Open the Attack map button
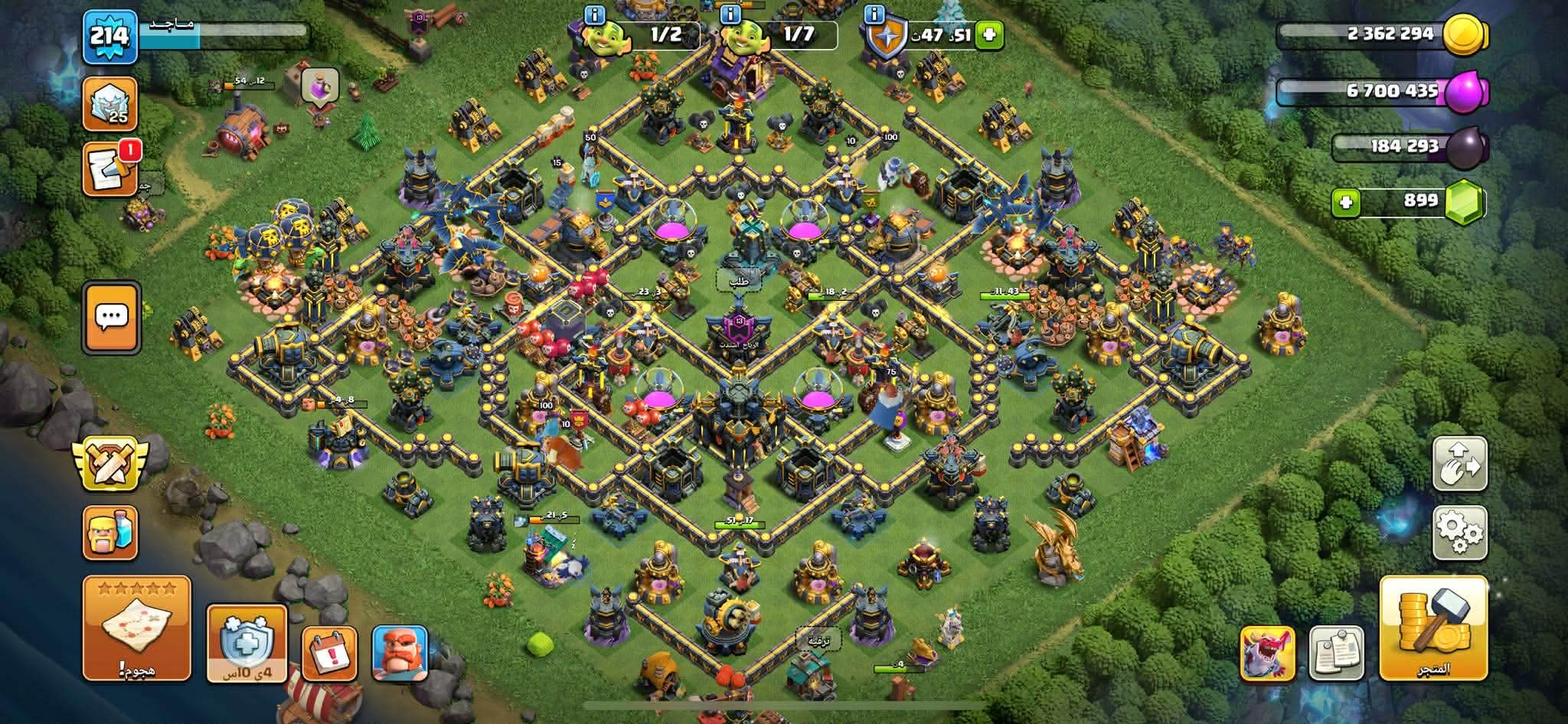This screenshot has height=724, width=1568. click(136, 628)
